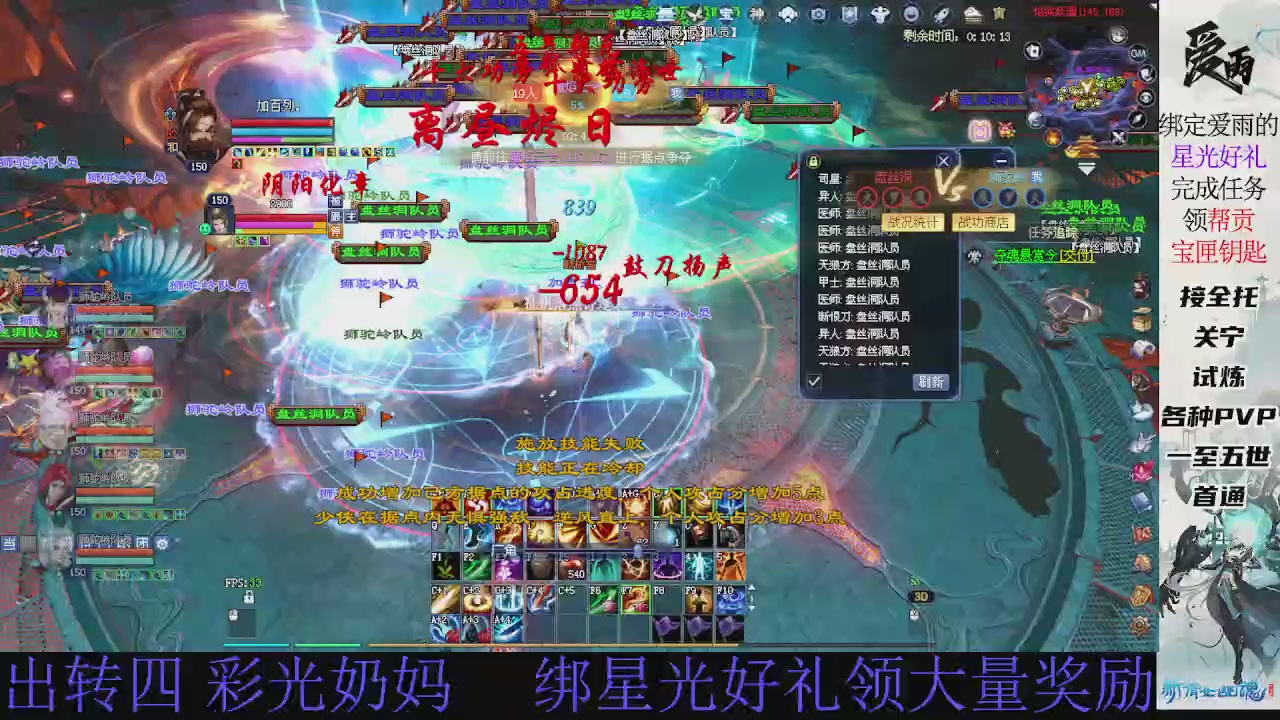Use the potion item showing 540 in the hotbar
1280x720 pixels.
point(573,566)
